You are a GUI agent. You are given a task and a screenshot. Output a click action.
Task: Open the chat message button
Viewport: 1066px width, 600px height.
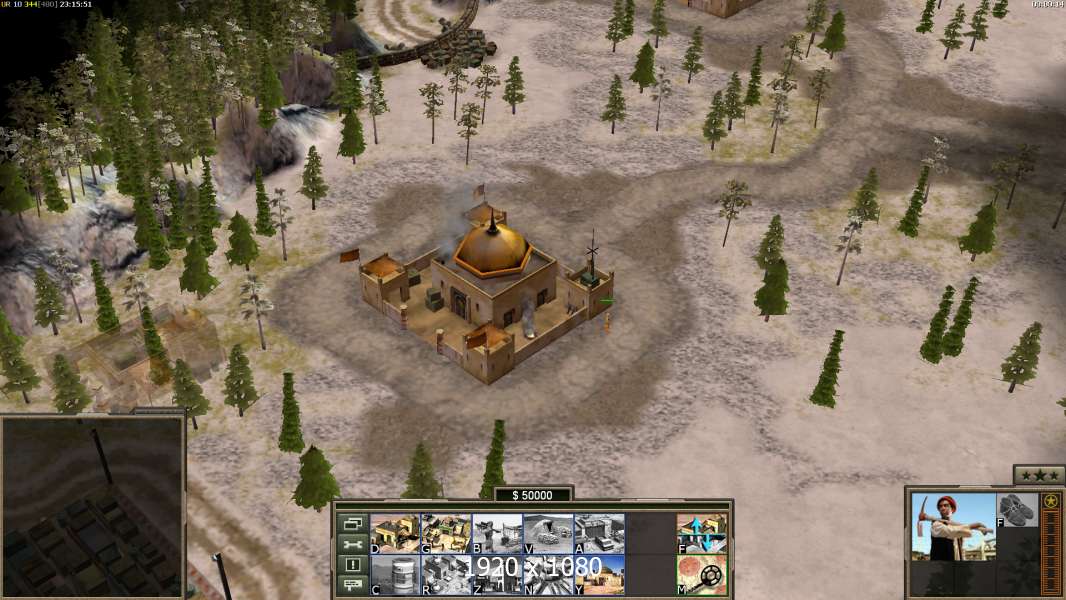tap(353, 585)
